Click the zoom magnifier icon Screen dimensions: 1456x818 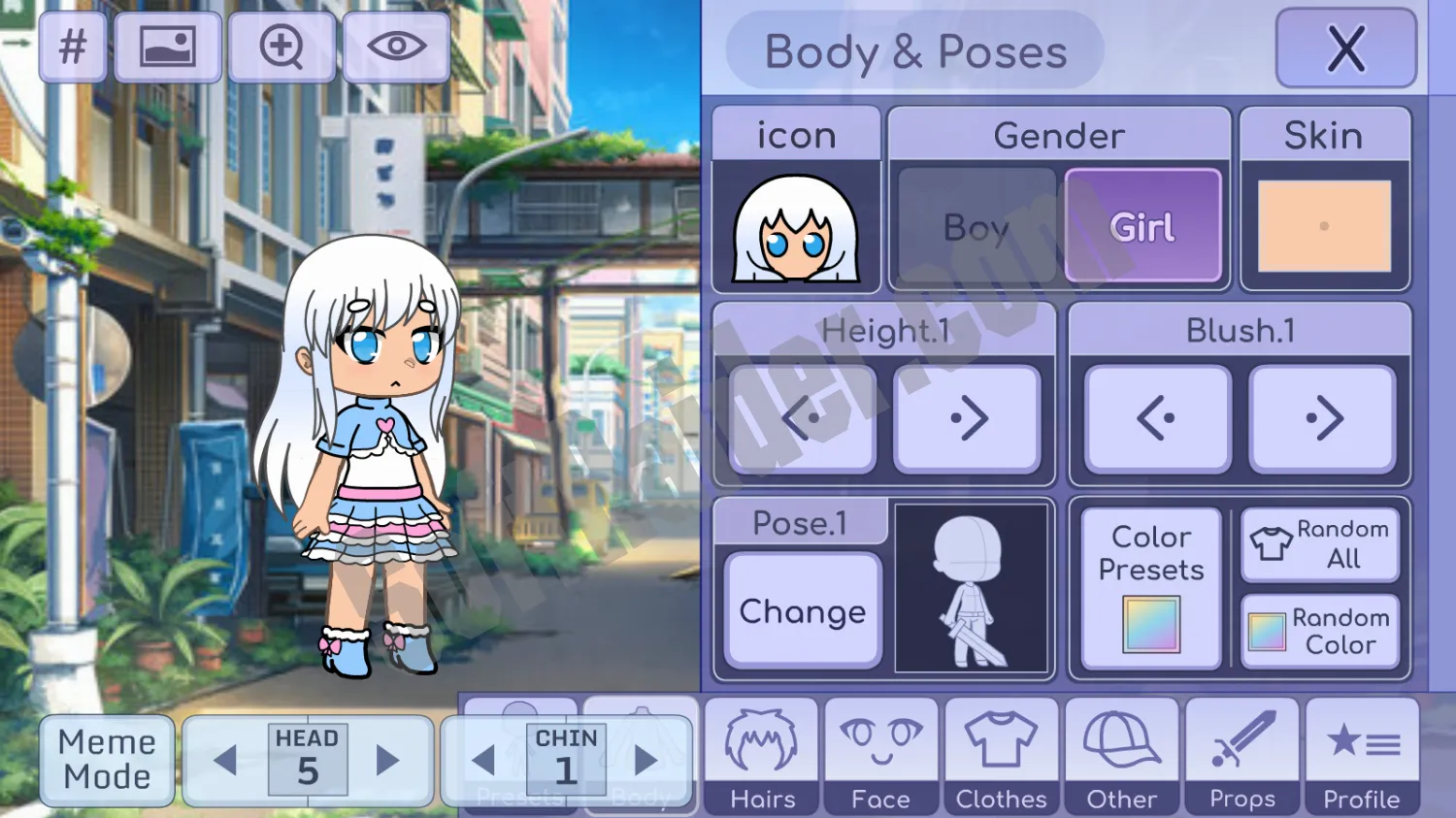click(282, 47)
